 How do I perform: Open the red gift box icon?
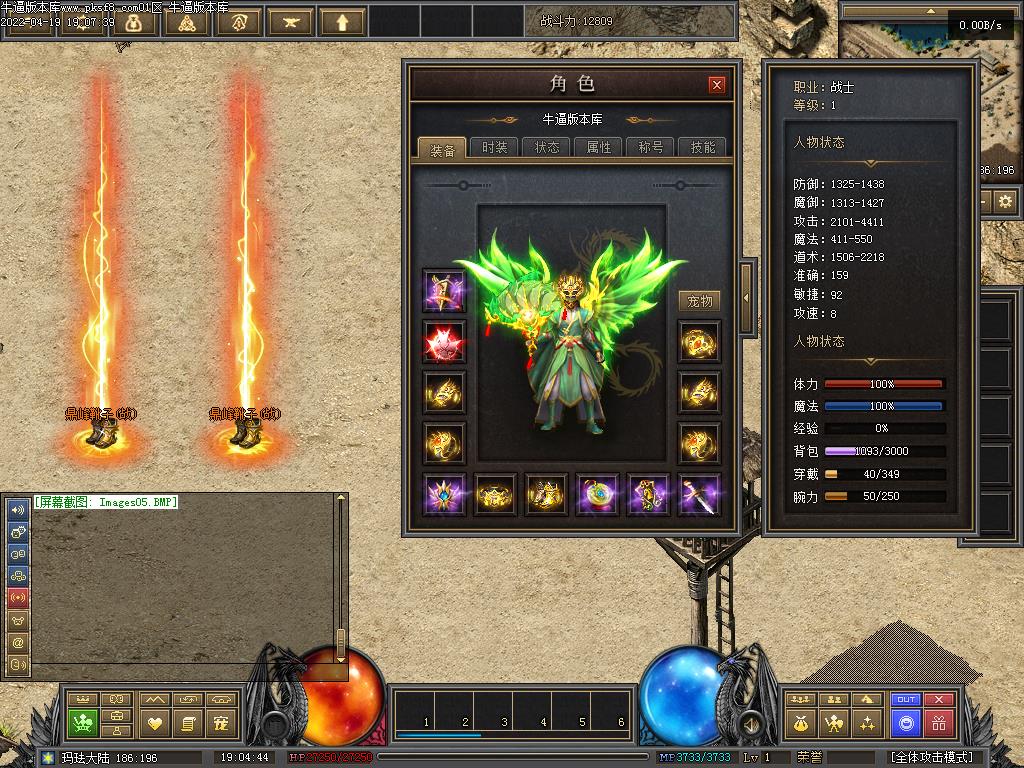pyautogui.click(x=938, y=723)
